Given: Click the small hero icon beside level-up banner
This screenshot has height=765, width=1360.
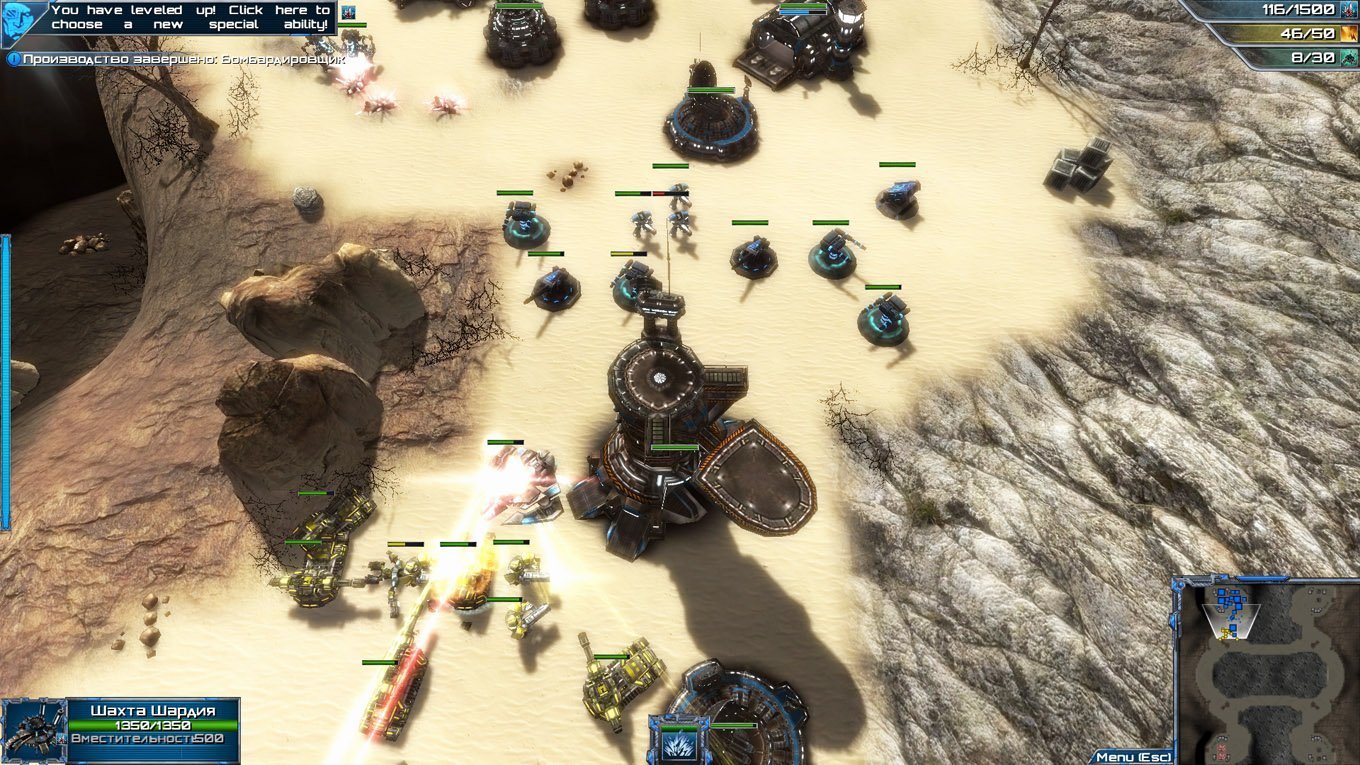Looking at the screenshot, I should tap(347, 12).
